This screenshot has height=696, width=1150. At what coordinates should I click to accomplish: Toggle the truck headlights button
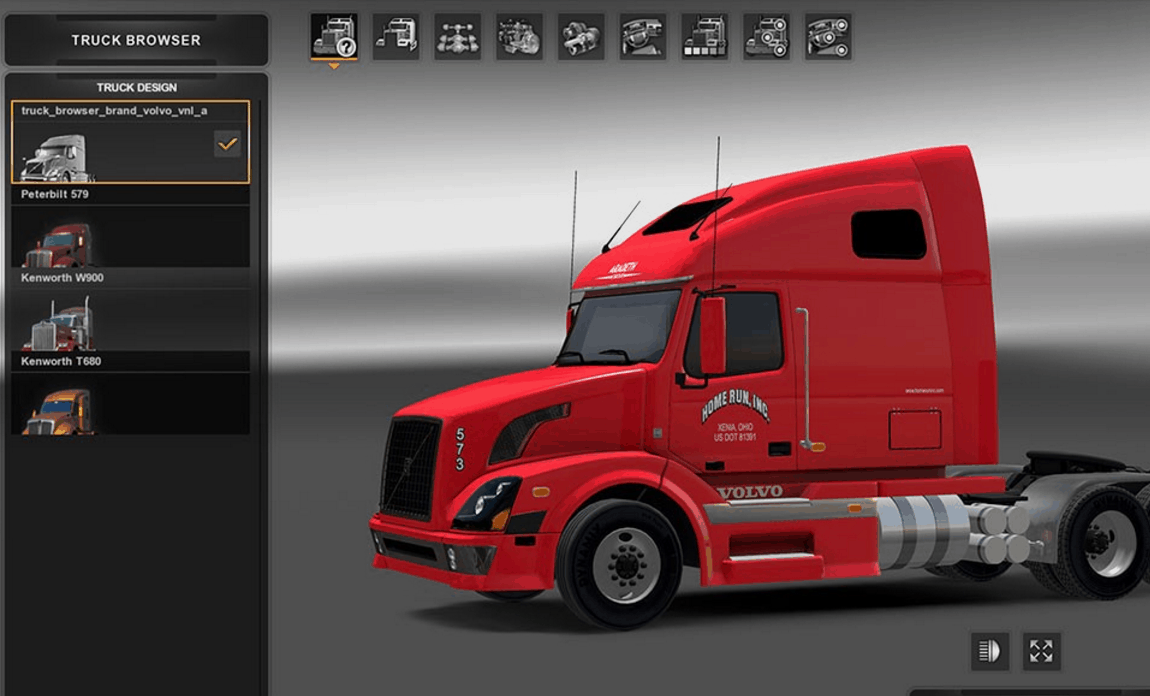990,652
